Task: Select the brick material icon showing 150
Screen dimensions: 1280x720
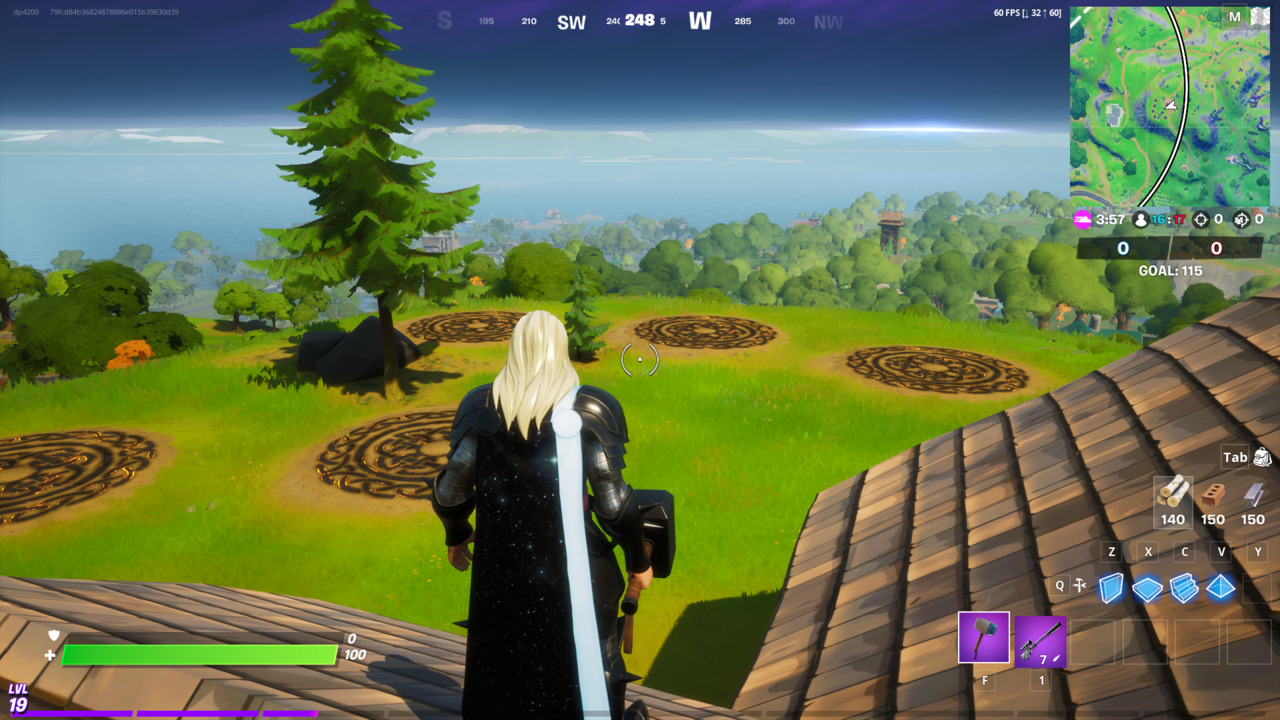Action: point(1212,497)
